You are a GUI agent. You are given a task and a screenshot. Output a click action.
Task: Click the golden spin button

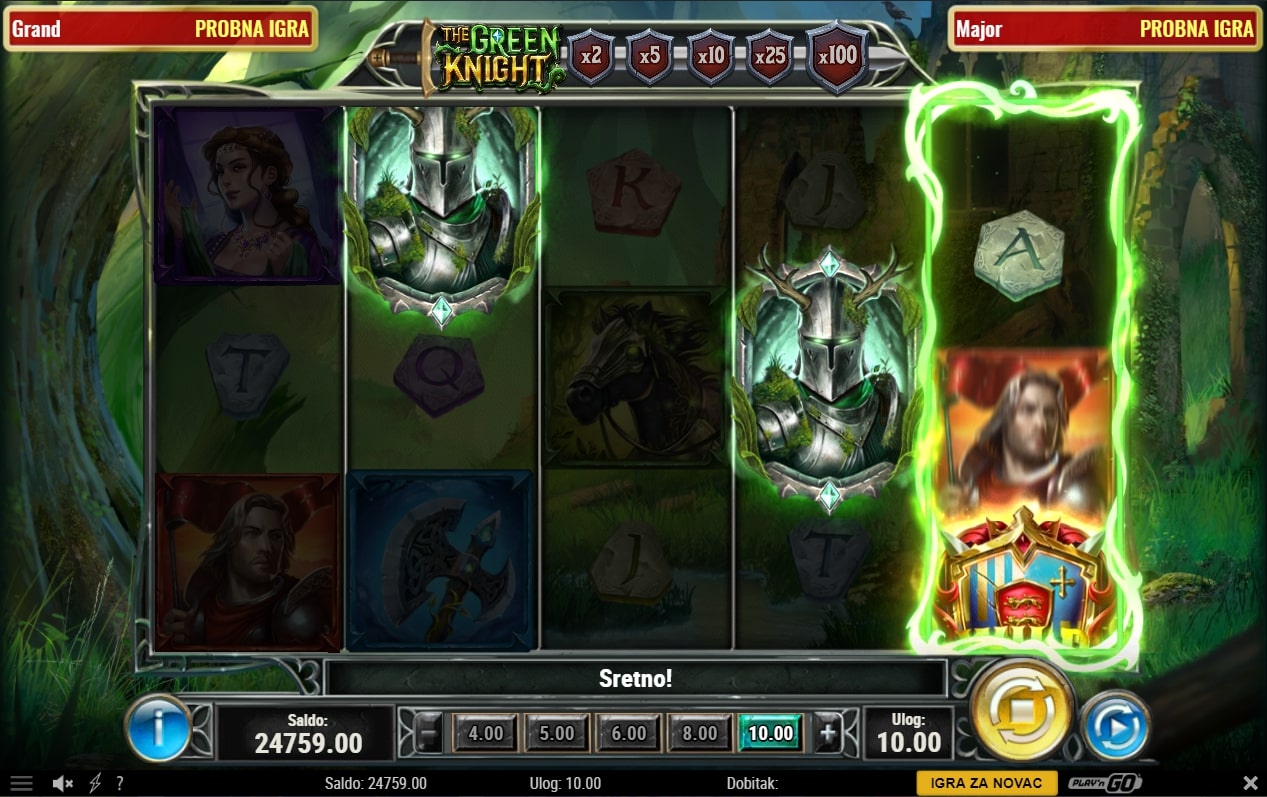pyautogui.click(x=1021, y=712)
